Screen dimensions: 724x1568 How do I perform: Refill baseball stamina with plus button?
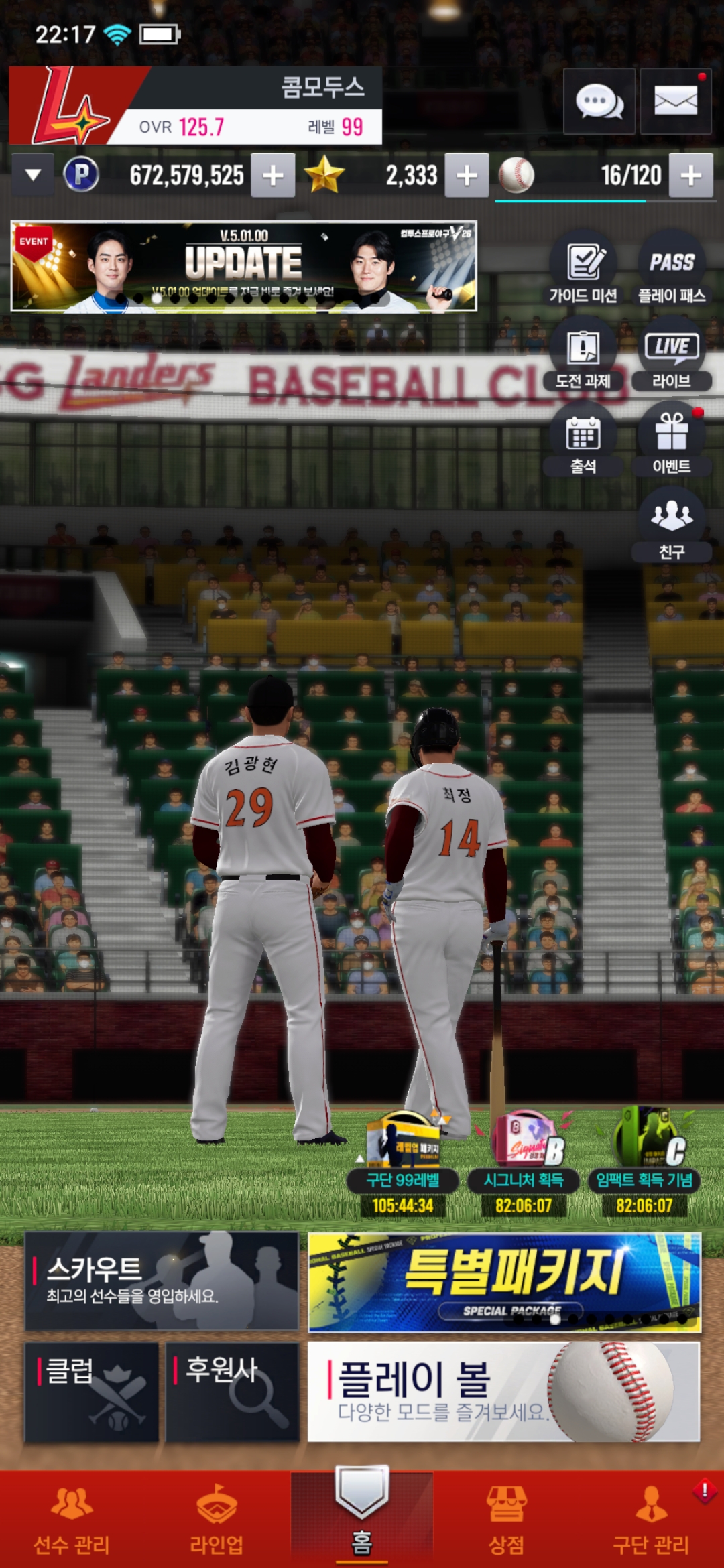point(690,176)
